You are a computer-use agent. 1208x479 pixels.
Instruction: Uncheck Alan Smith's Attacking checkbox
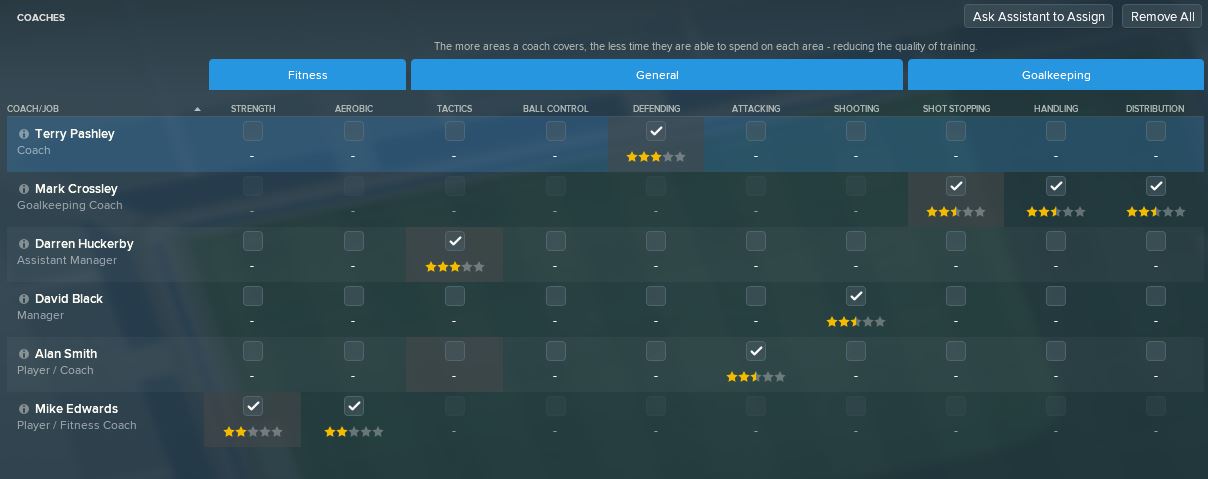point(756,351)
